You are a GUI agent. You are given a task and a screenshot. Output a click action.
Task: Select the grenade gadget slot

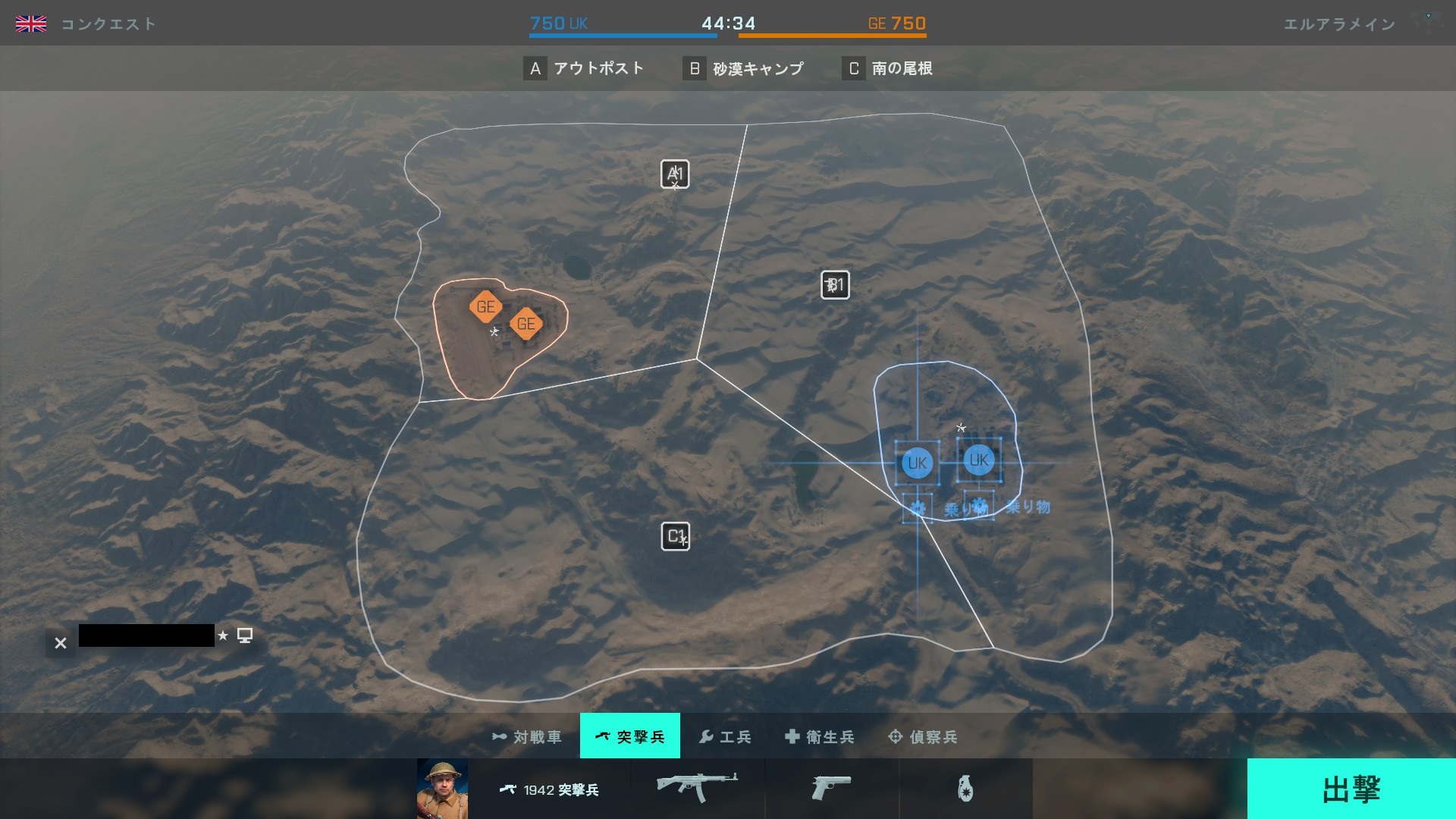tap(965, 789)
